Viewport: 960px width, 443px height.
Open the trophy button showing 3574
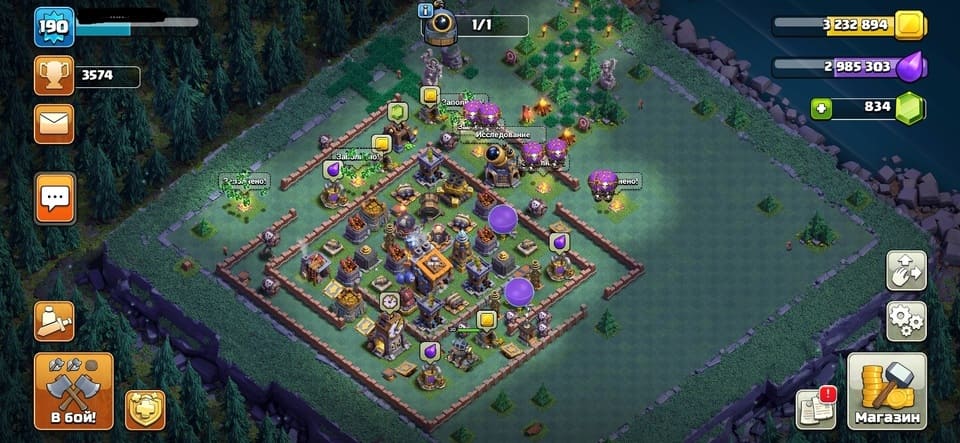point(54,75)
